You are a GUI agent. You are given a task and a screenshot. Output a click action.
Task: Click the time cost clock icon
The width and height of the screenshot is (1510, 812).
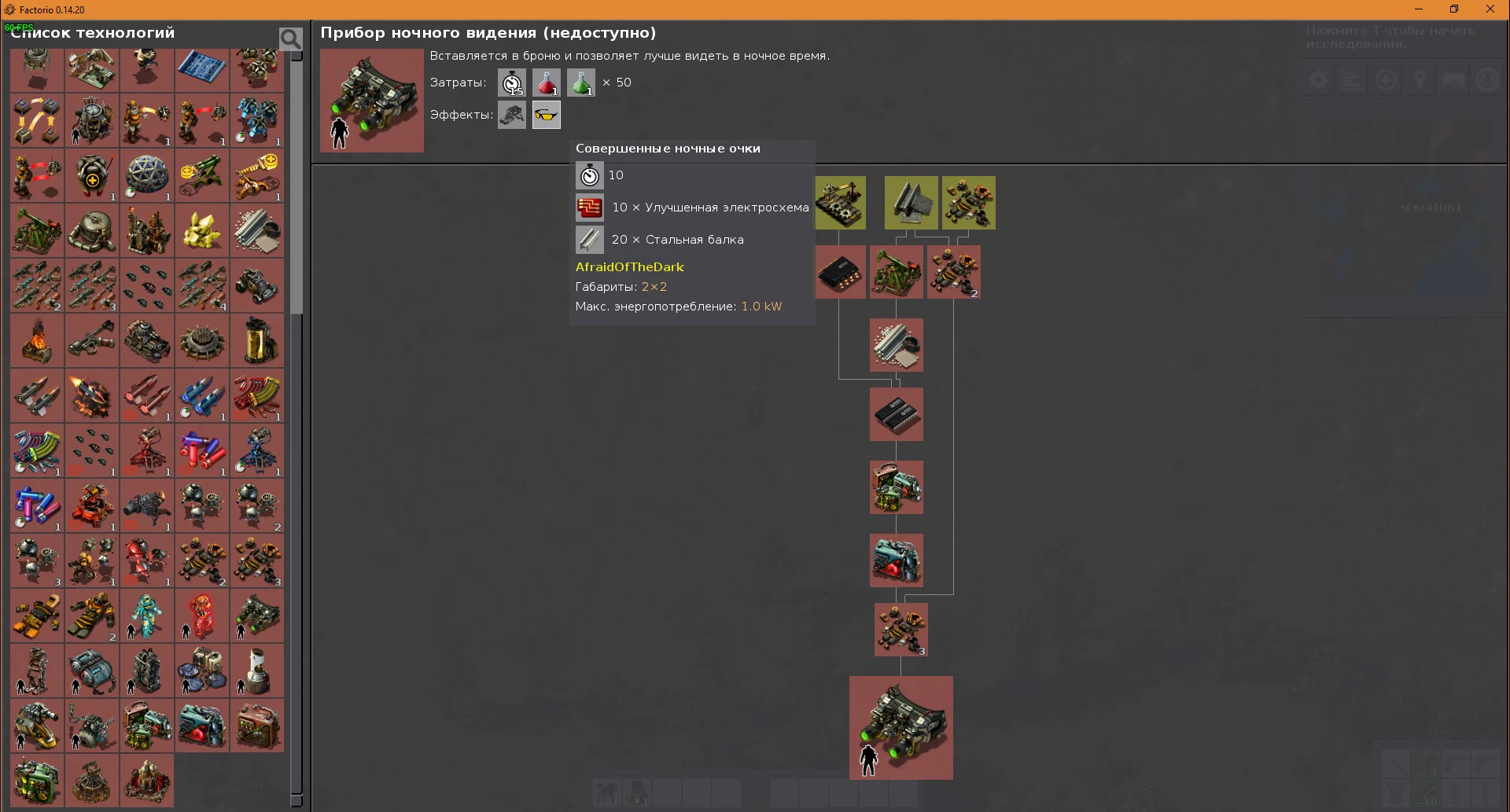point(512,83)
